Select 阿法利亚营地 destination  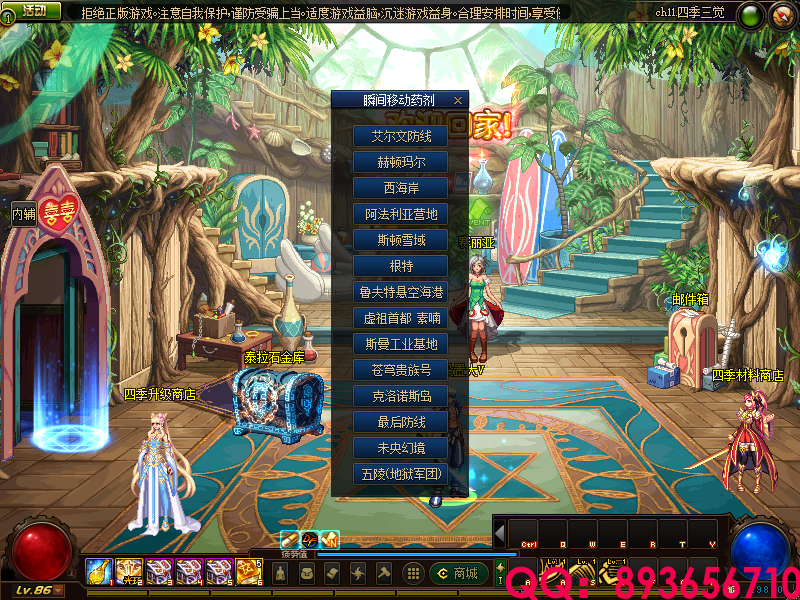coord(400,213)
